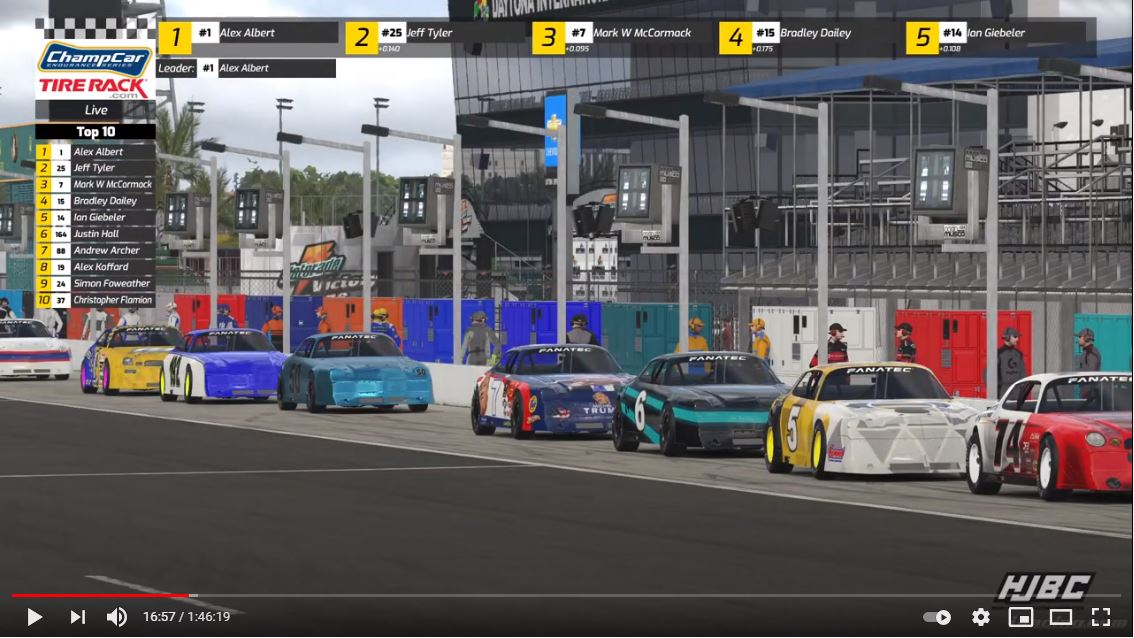The image size is (1134, 638).
Task: Select Justin Hall in the Top 10 list
Action: (x=95, y=234)
